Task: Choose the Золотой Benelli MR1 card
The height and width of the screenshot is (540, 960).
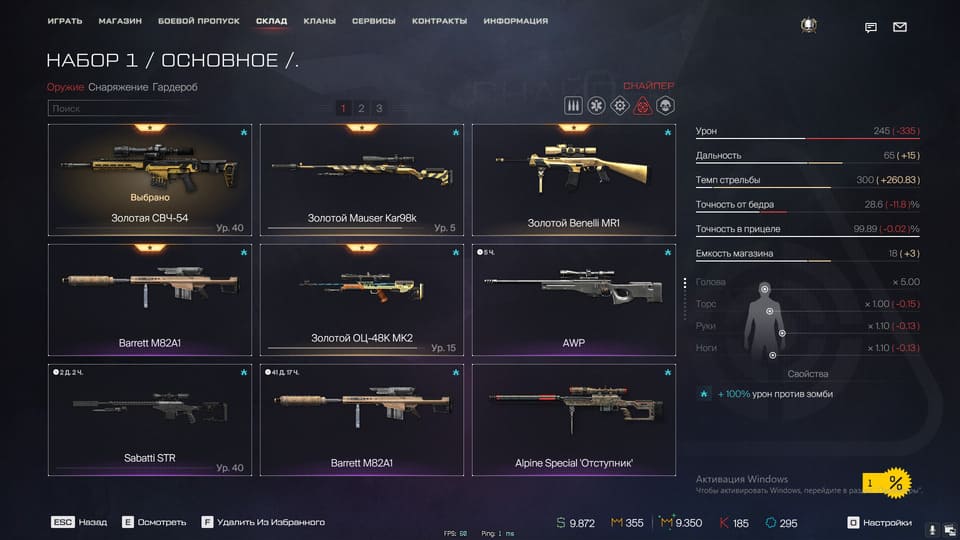Action: [x=573, y=179]
